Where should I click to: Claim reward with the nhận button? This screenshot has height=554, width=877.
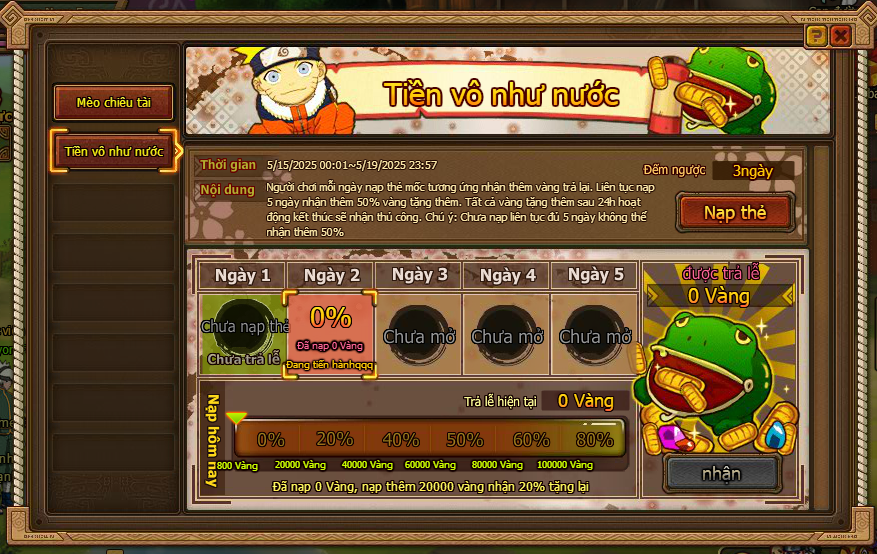721,473
